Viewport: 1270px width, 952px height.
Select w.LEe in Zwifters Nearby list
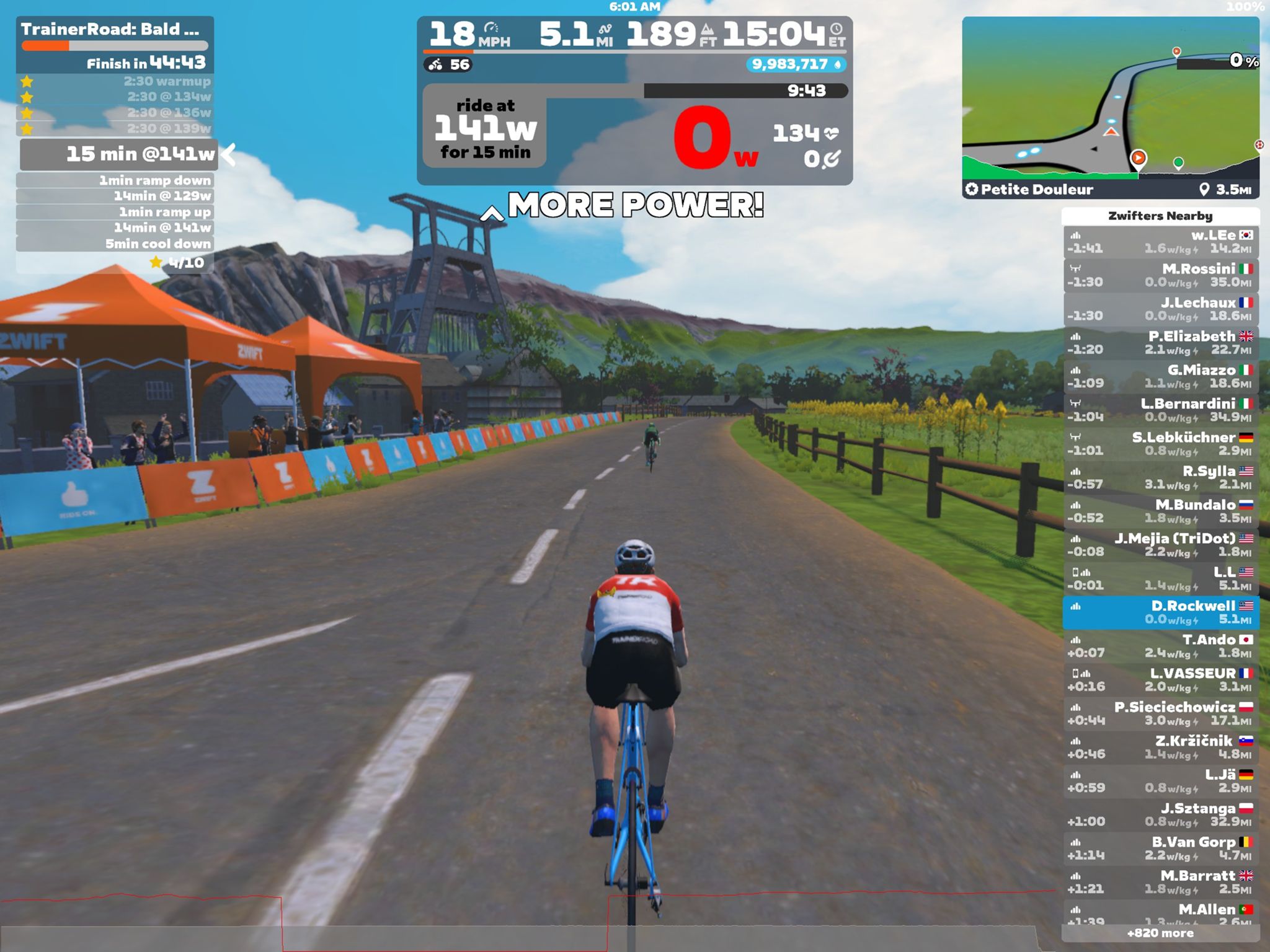click(x=1160, y=242)
